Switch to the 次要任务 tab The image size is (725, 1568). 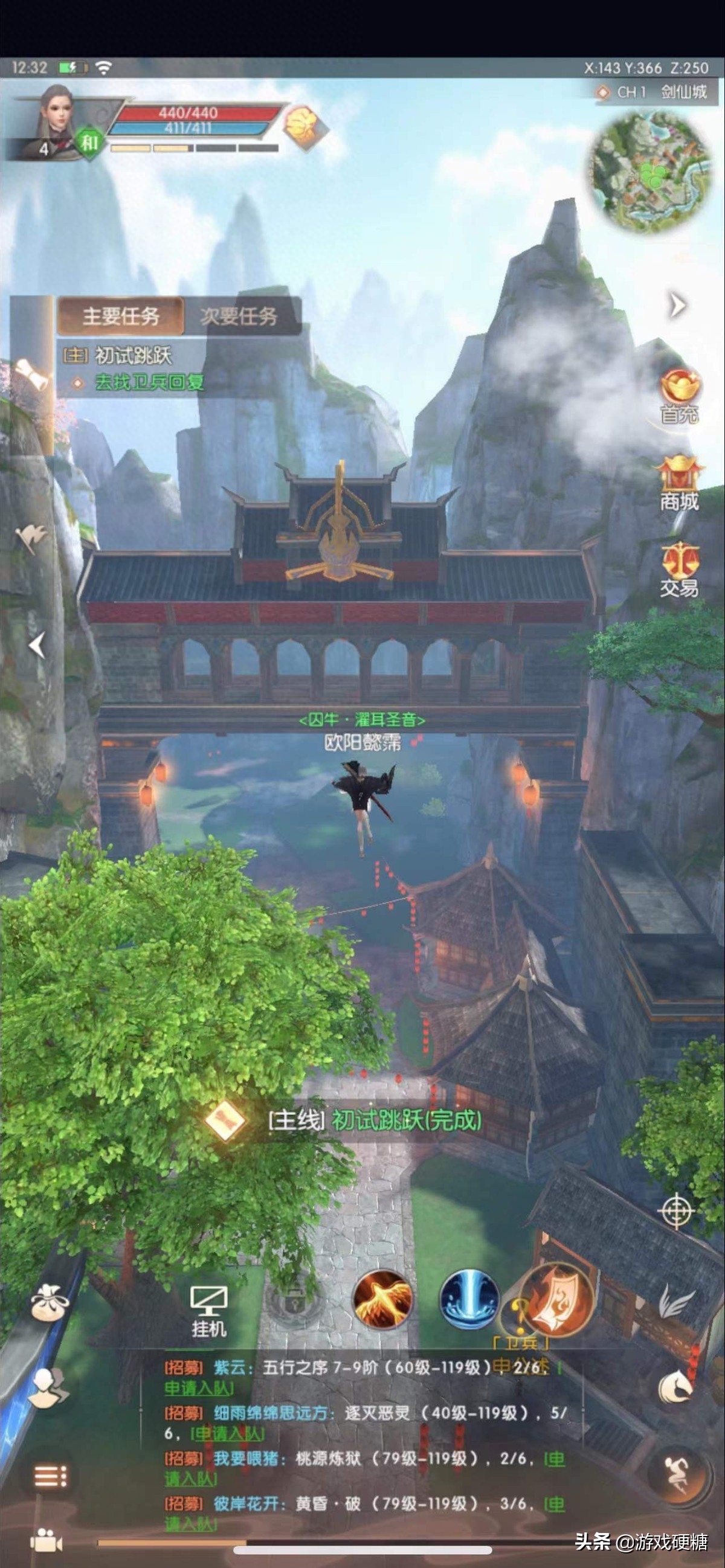point(239,316)
